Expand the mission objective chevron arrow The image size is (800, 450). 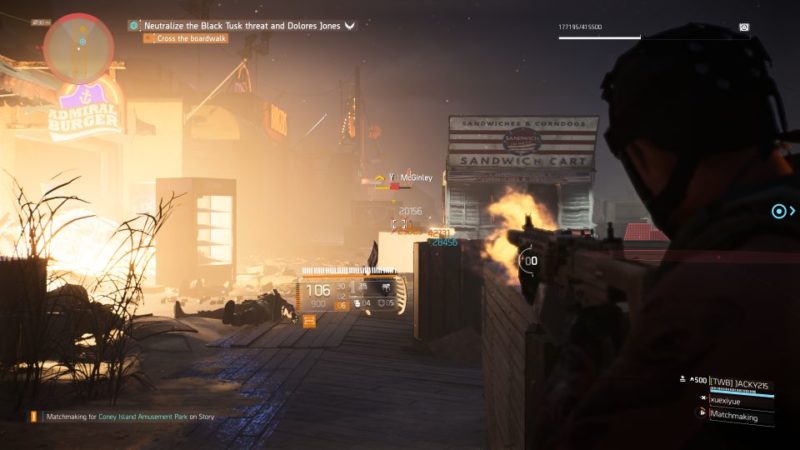[x=350, y=26]
